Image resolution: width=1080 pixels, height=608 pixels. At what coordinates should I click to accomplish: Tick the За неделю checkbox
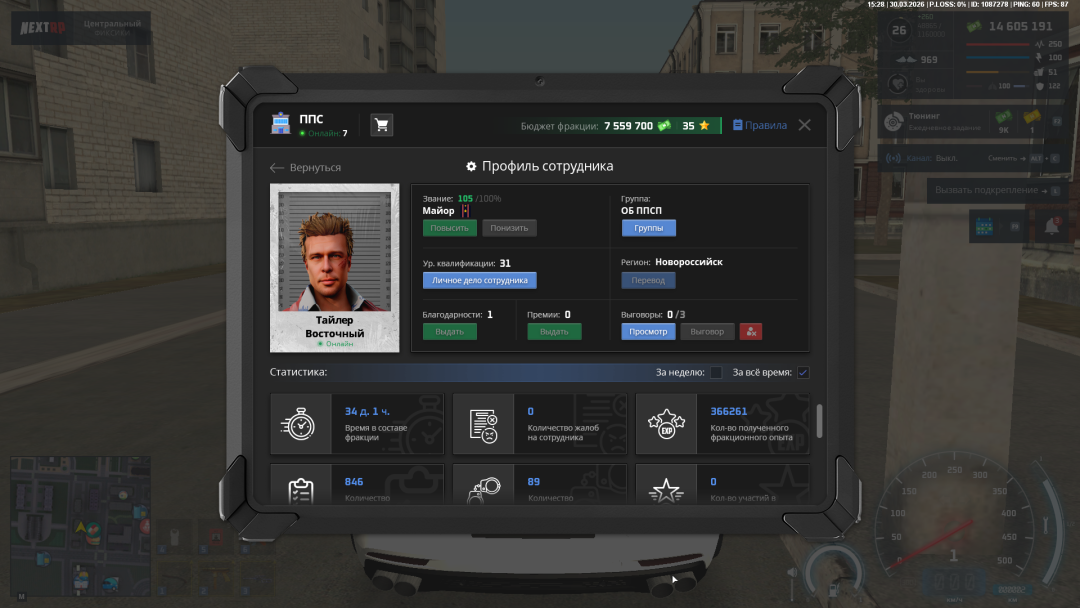point(716,373)
